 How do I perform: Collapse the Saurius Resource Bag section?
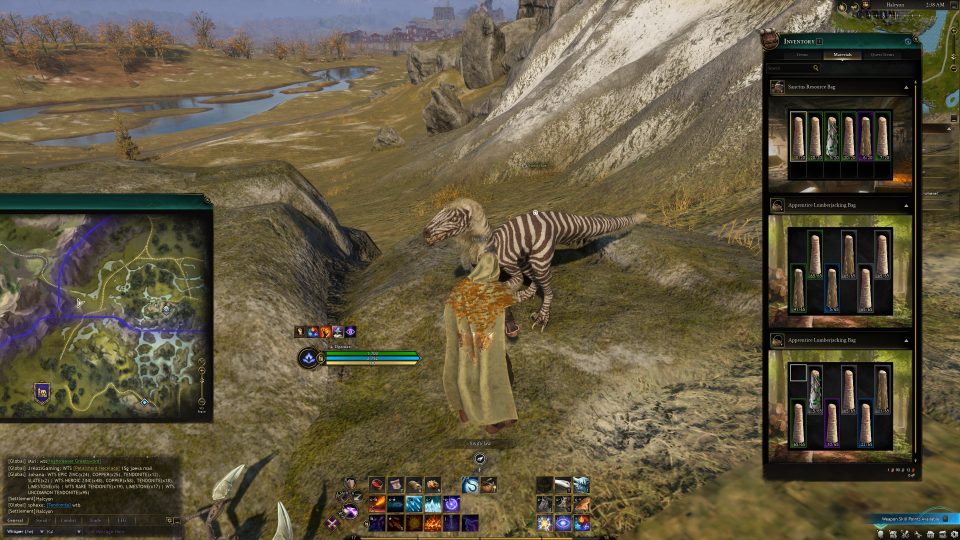(906, 88)
